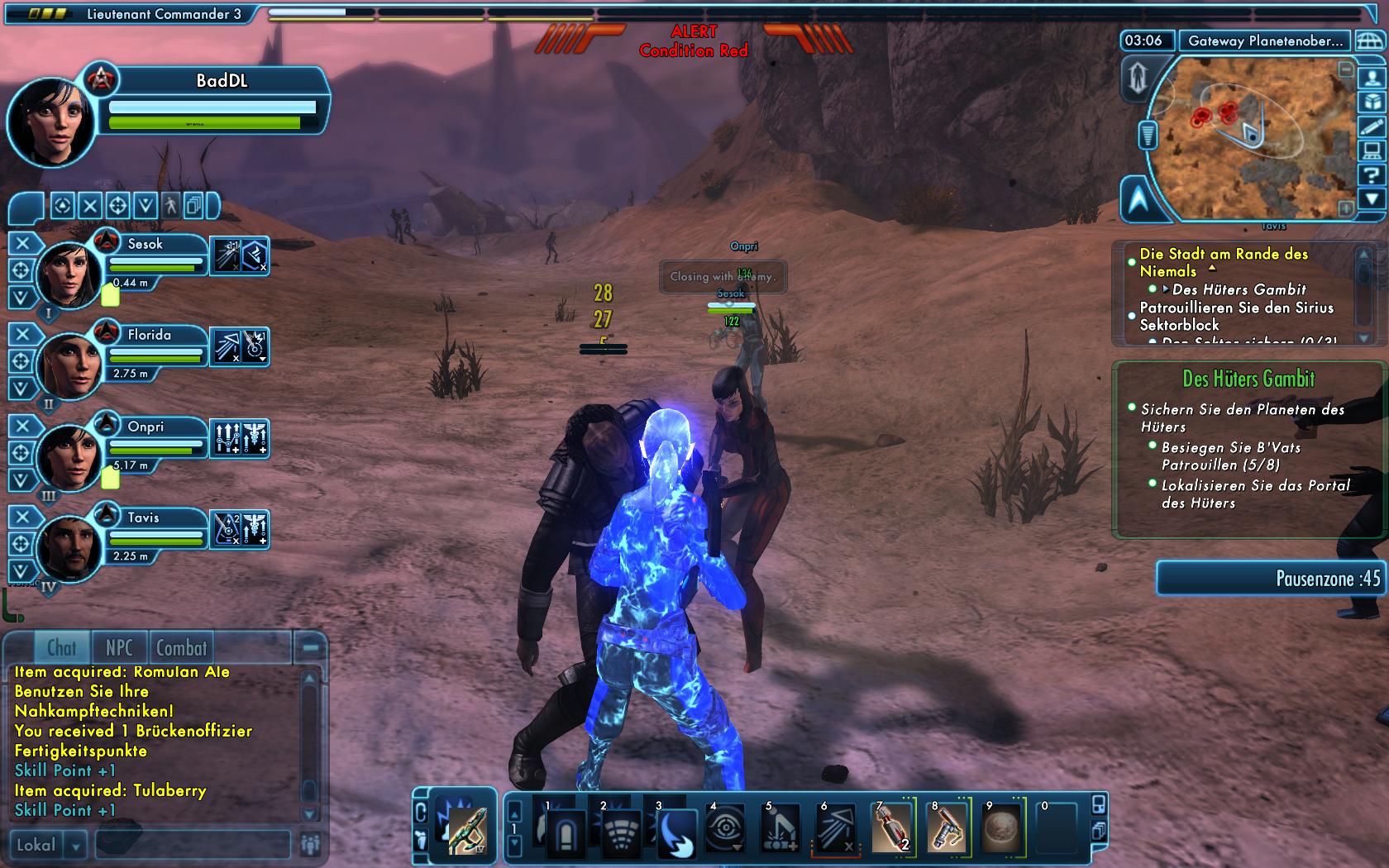The image size is (1389, 868).
Task: Click the chat text input field
Action: click(192, 845)
